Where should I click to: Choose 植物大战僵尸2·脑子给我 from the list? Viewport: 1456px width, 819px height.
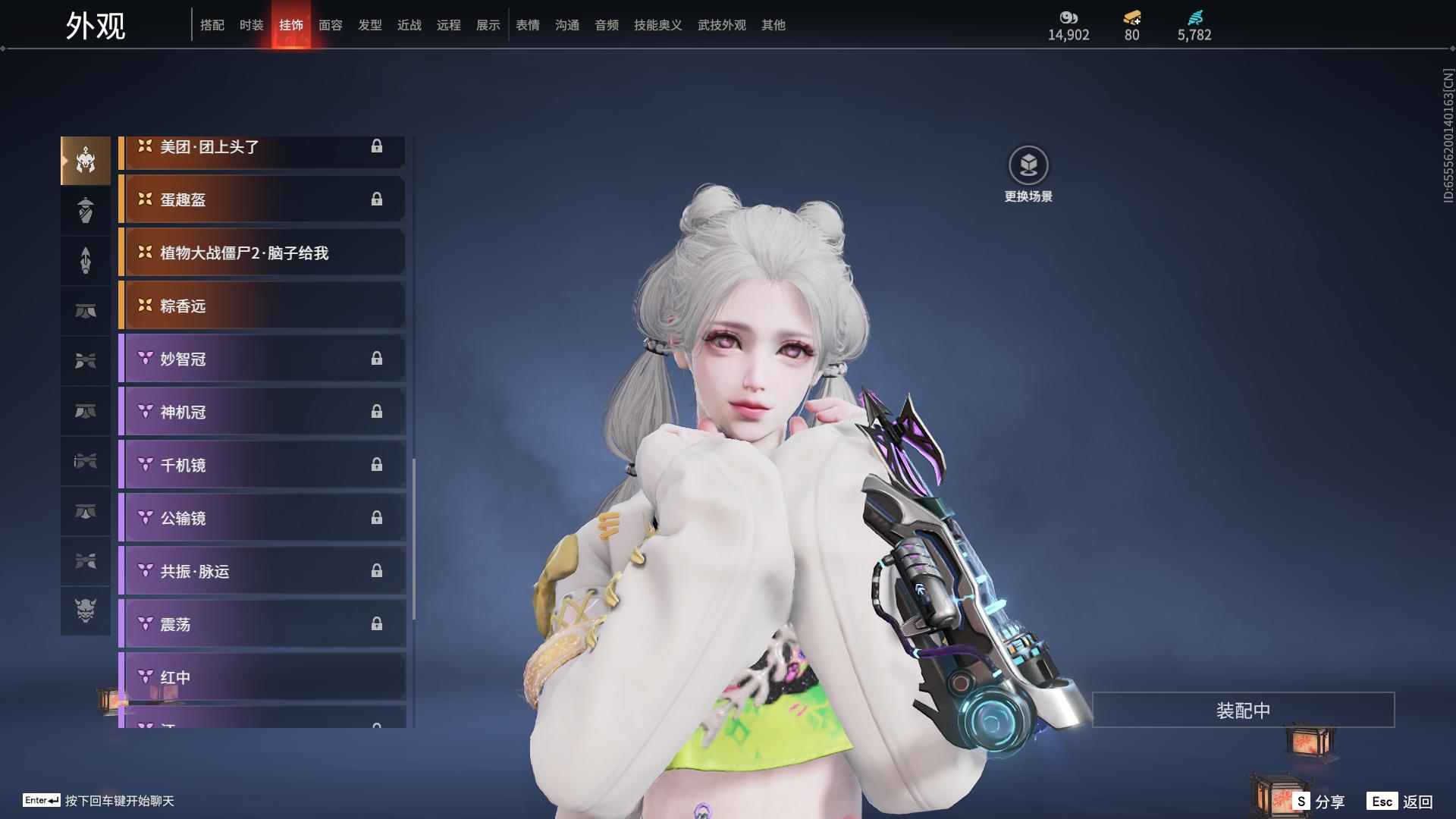[x=262, y=253]
